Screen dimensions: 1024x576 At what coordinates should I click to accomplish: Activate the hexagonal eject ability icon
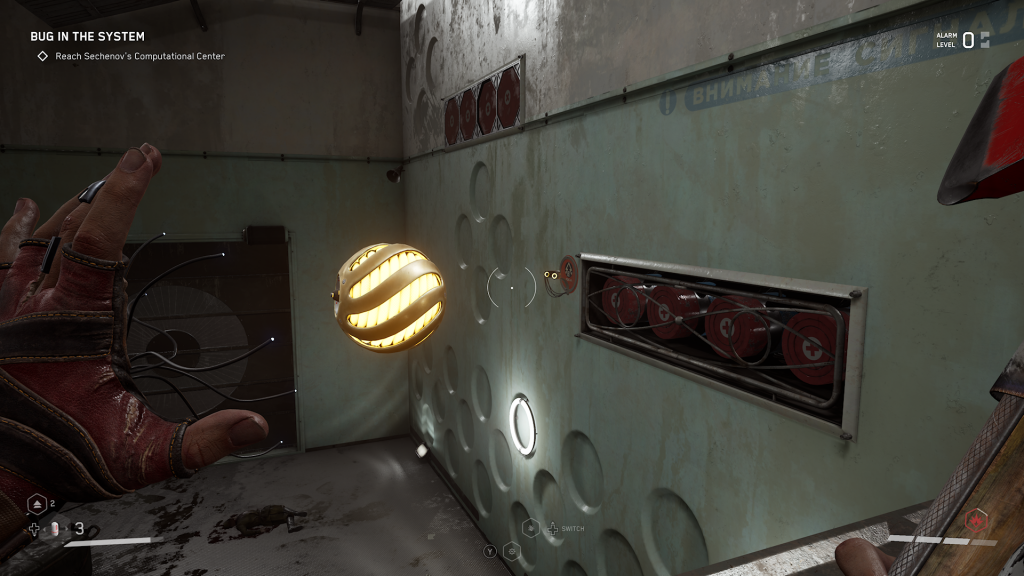[36, 504]
